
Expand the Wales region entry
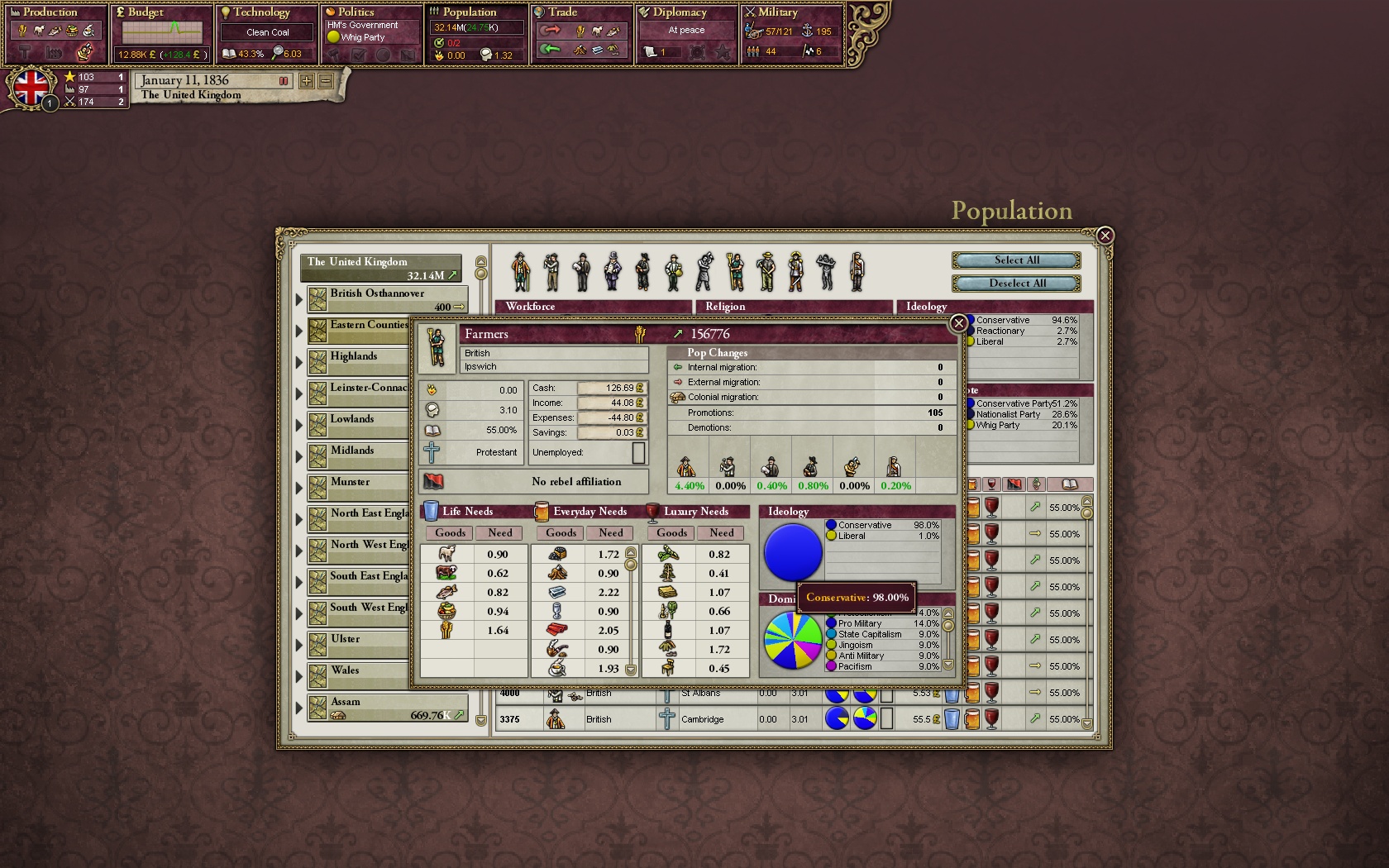click(x=299, y=676)
